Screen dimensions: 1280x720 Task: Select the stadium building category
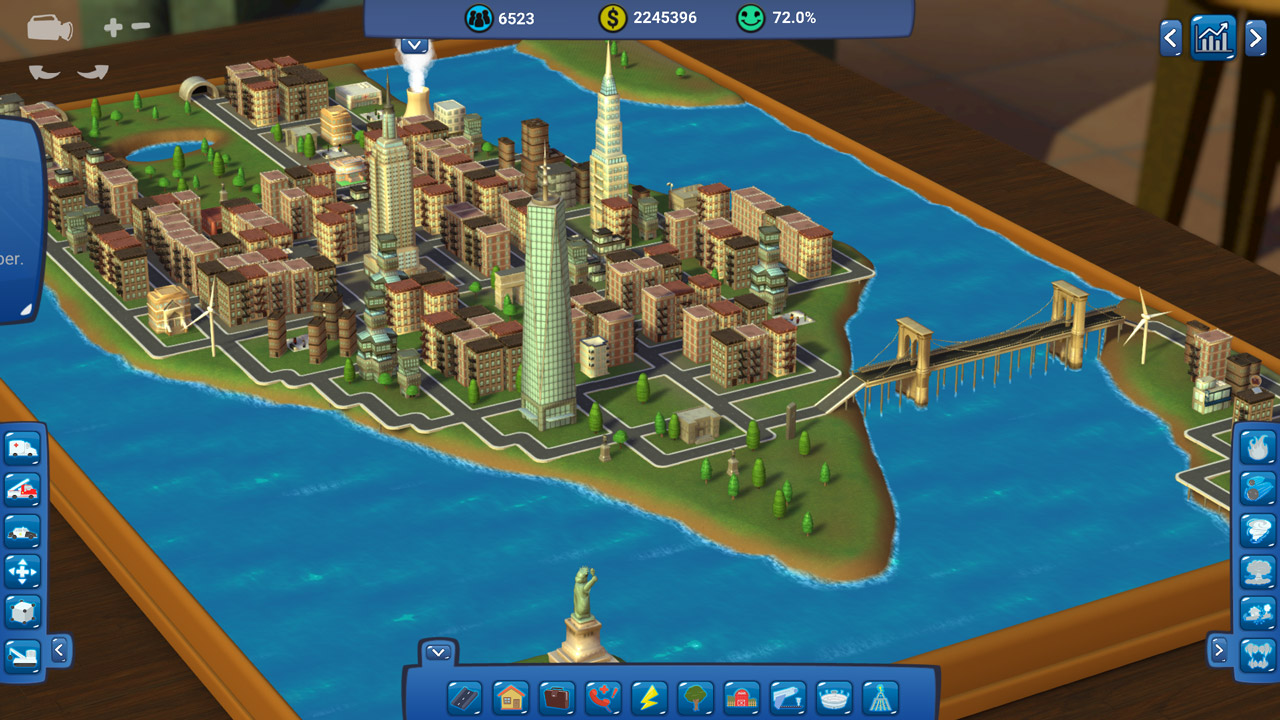834,697
